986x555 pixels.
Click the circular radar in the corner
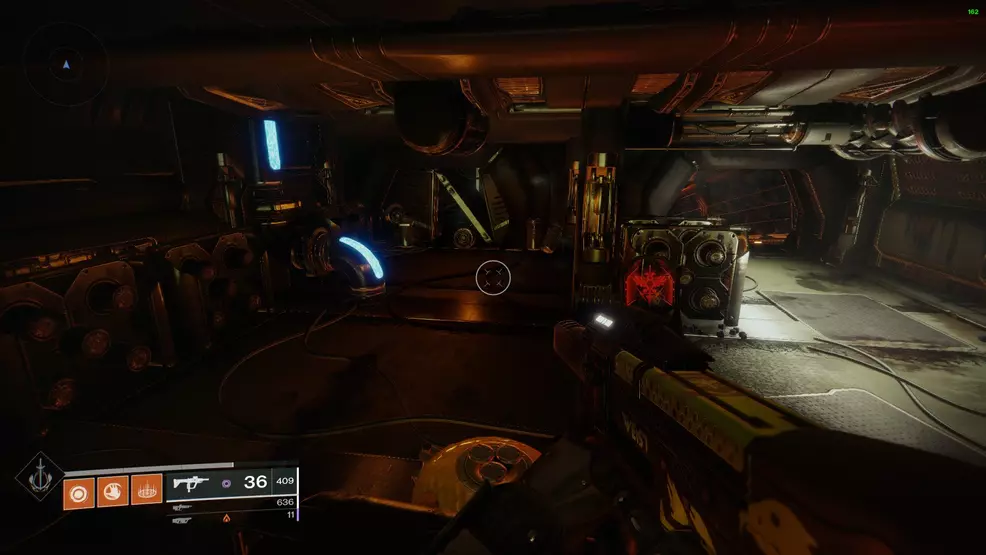coord(66,63)
